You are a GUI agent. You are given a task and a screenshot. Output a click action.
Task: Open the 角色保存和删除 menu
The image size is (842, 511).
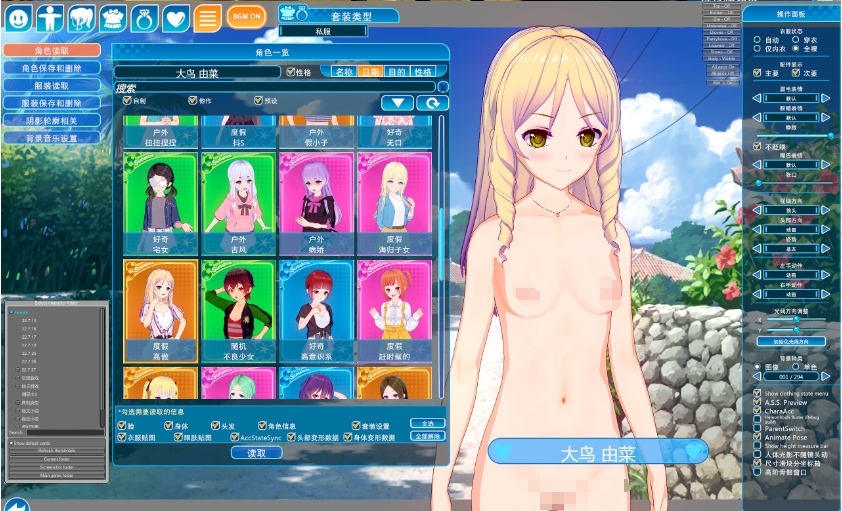pos(52,68)
